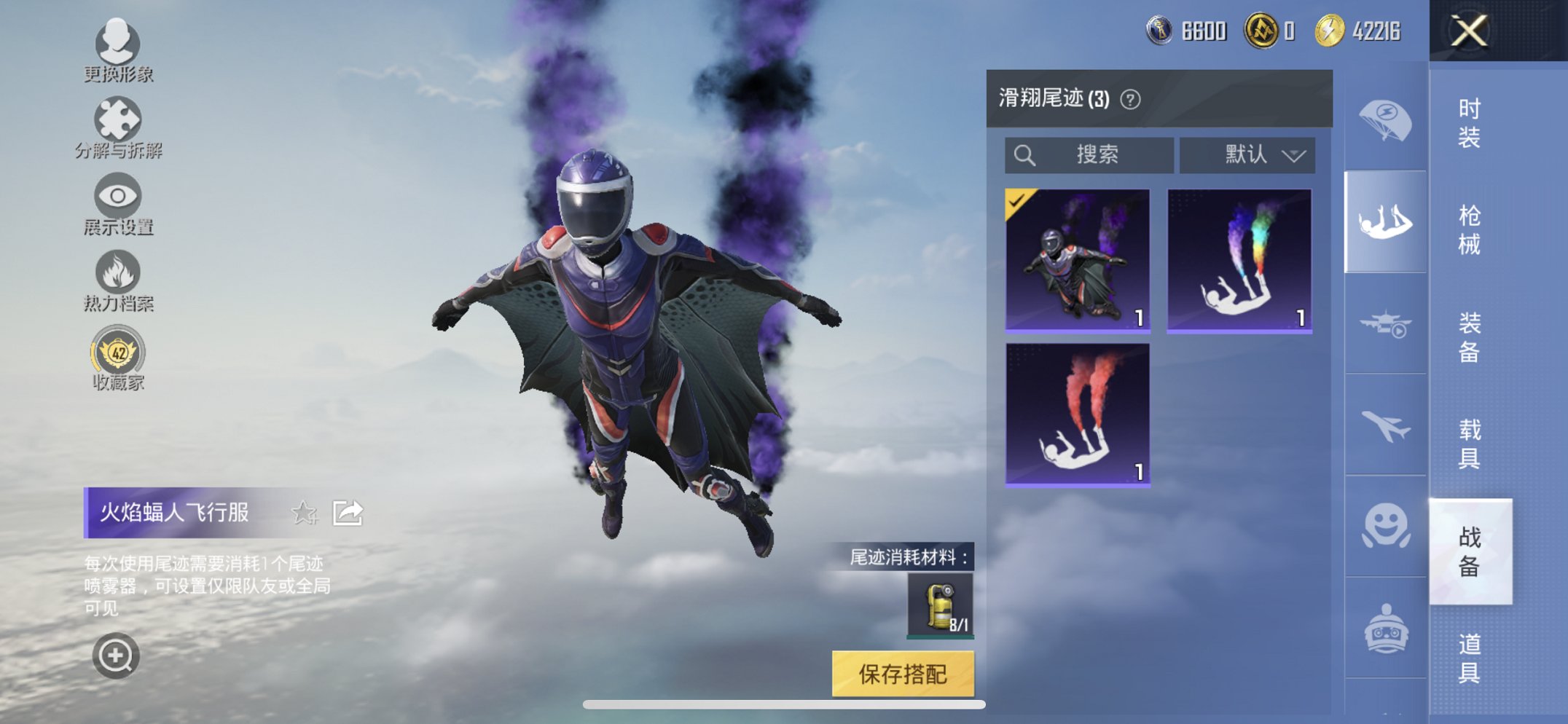The width and height of the screenshot is (1568, 724).
Task: Zoom character view with magnifier icon
Action: 117,656
